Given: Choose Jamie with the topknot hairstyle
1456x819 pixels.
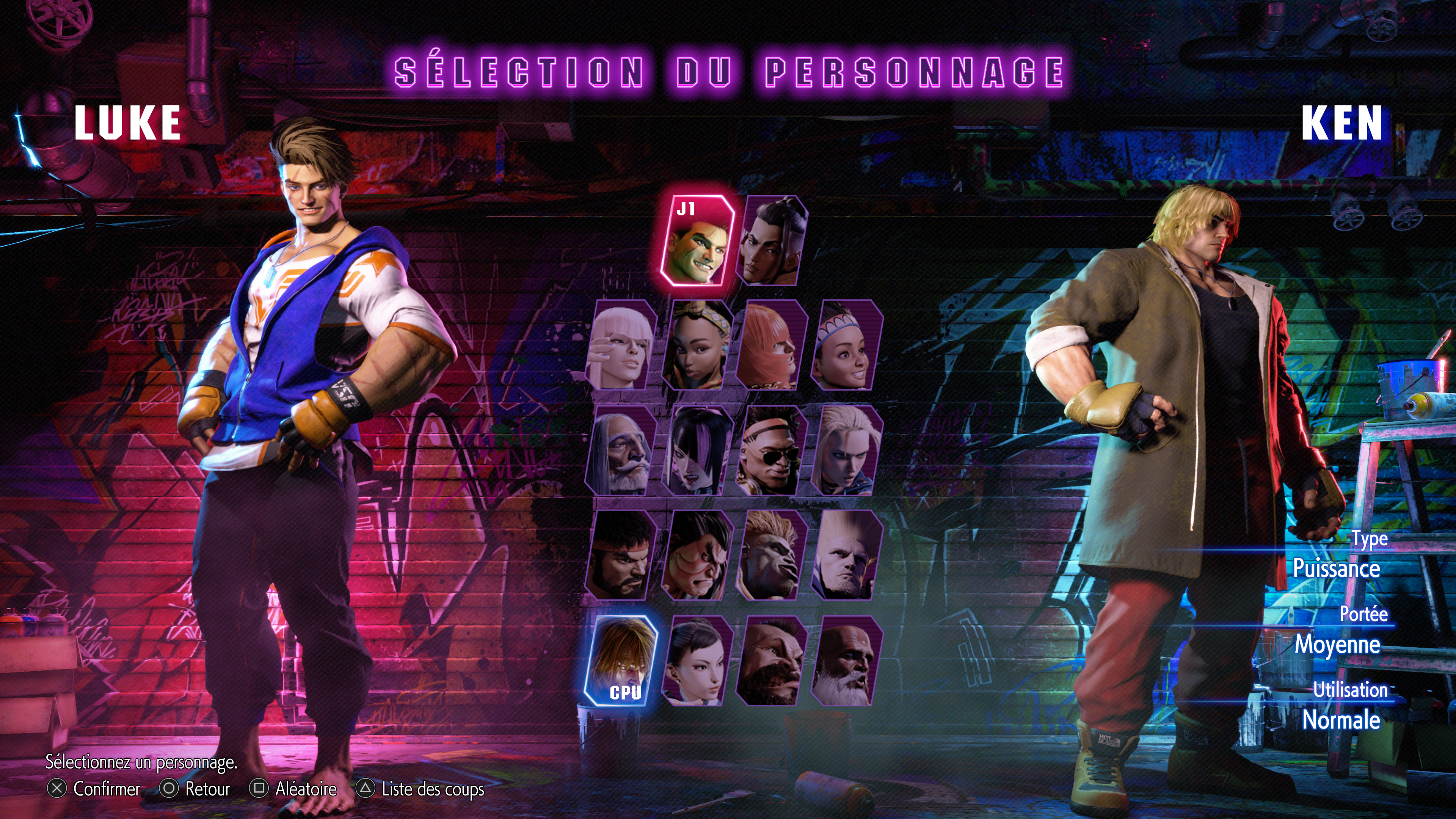Looking at the screenshot, I should [773, 241].
